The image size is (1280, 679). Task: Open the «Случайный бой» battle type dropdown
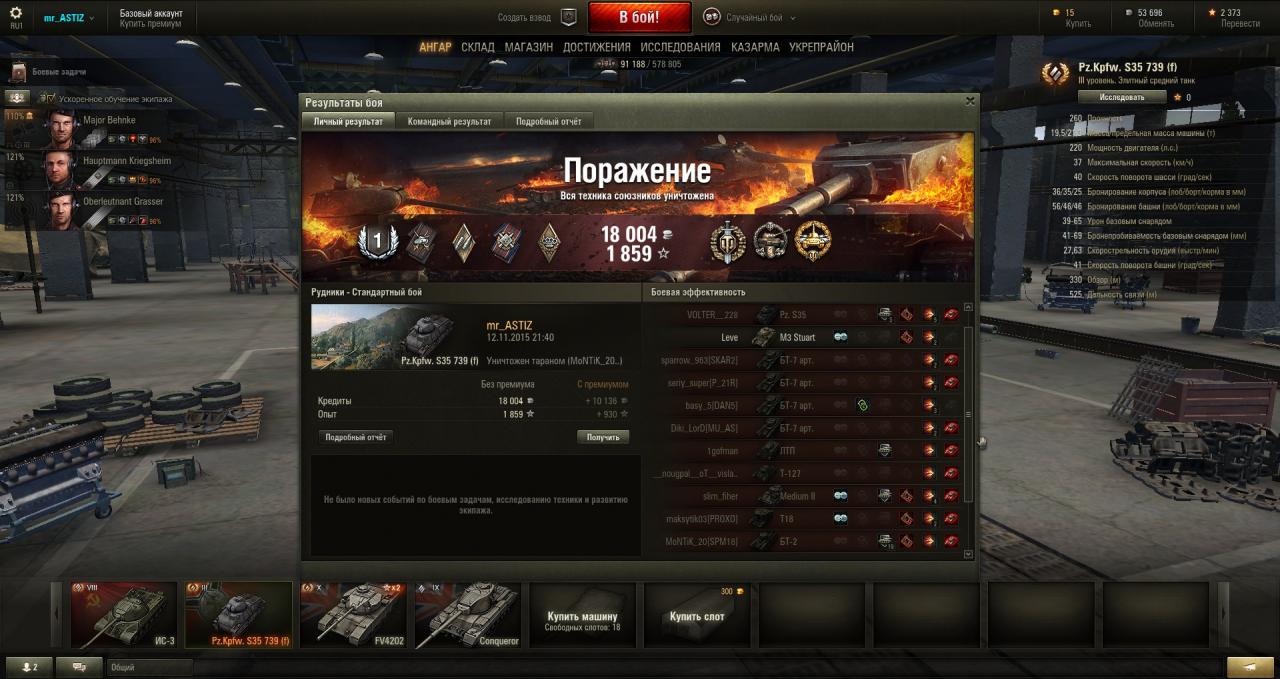pyautogui.click(x=747, y=17)
